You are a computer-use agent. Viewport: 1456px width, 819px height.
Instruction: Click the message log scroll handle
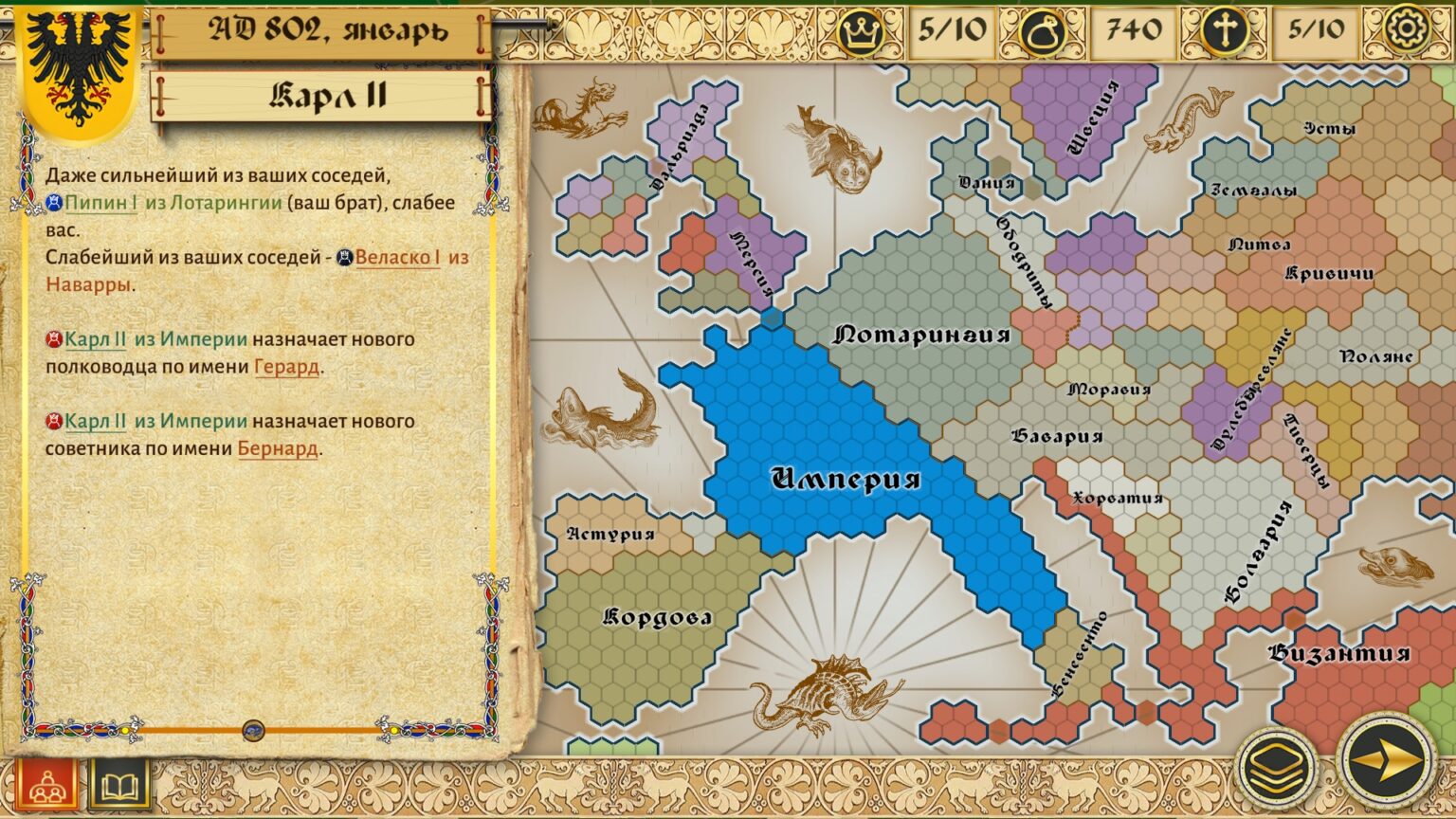[x=253, y=730]
